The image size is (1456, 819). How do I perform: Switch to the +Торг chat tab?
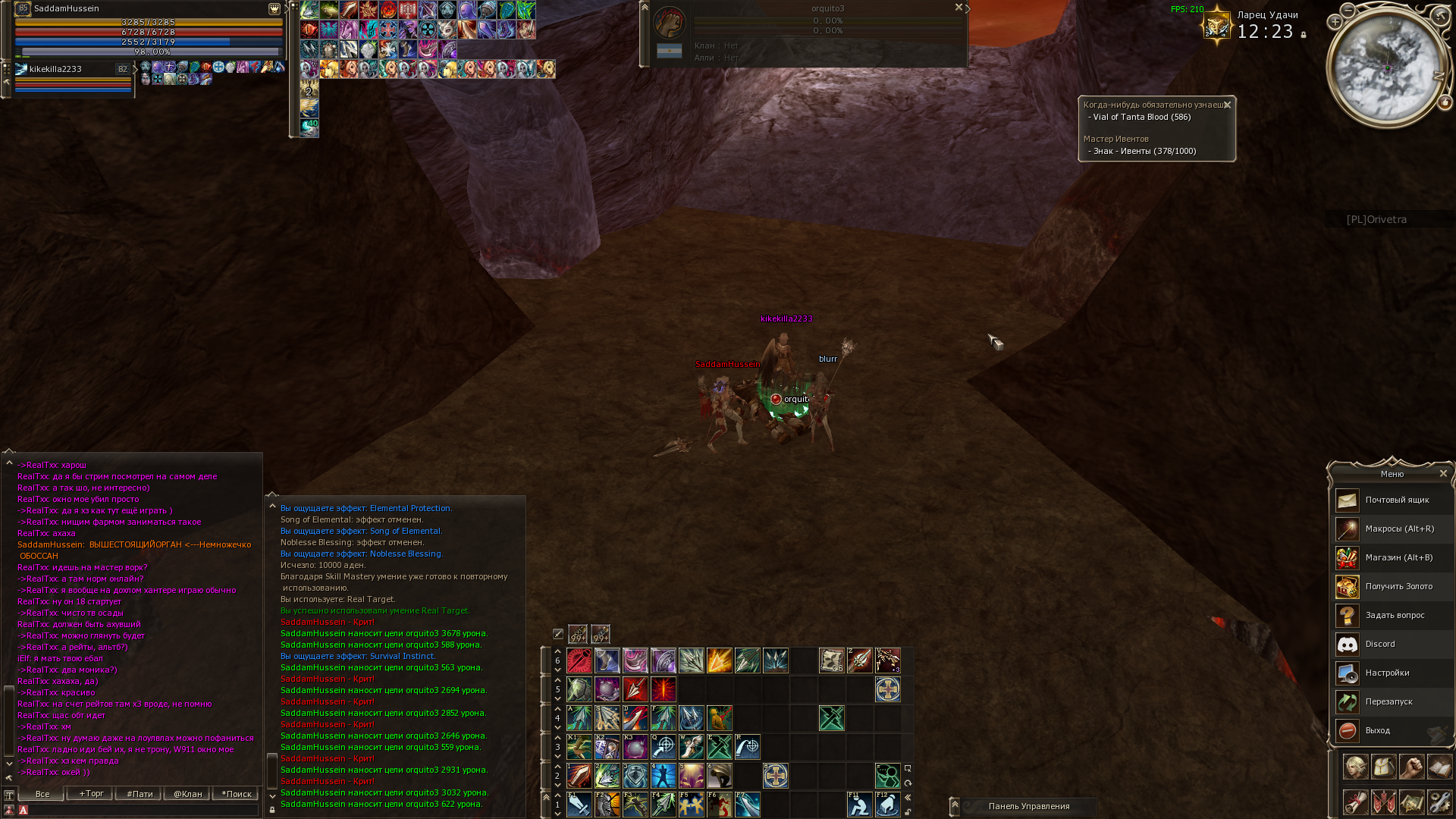91,794
